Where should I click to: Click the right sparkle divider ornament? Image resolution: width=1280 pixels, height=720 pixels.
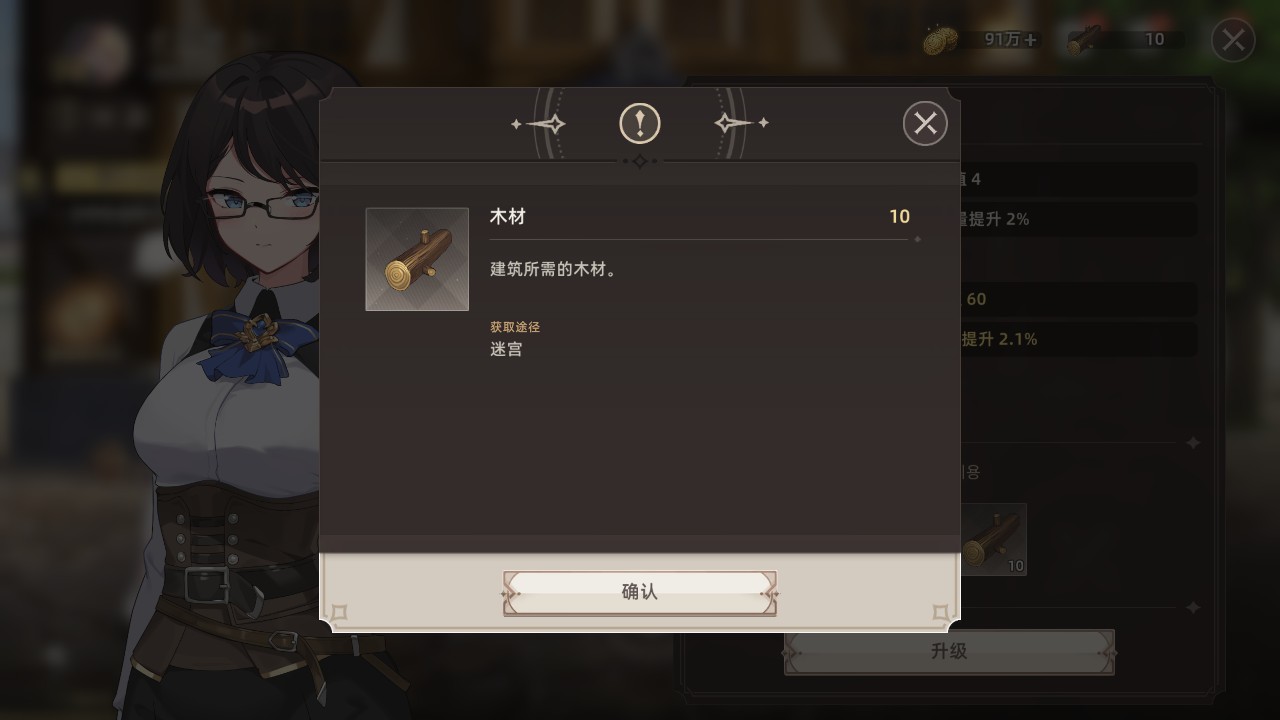point(739,123)
